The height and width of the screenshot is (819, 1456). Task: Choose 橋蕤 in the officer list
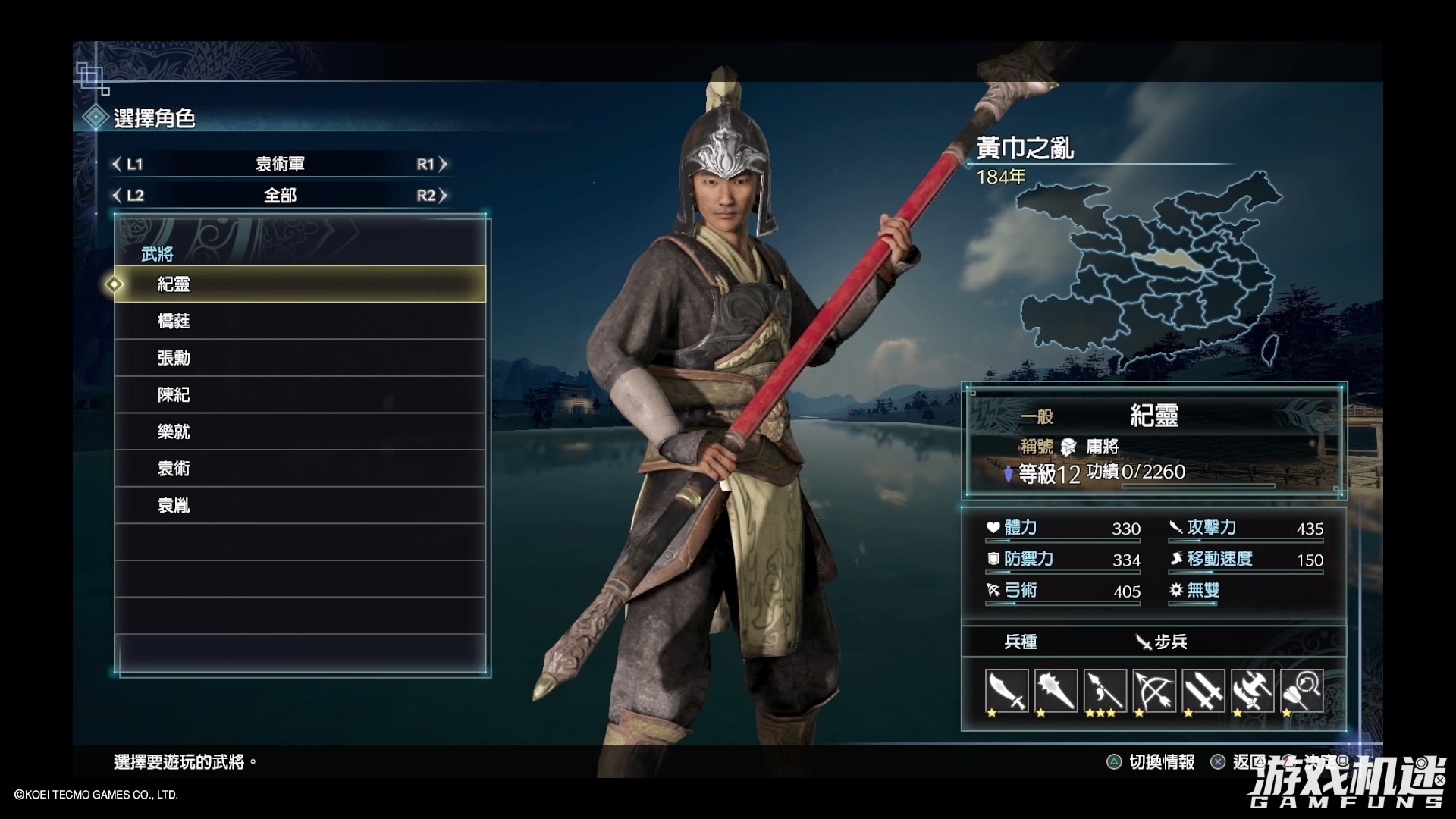(300, 322)
